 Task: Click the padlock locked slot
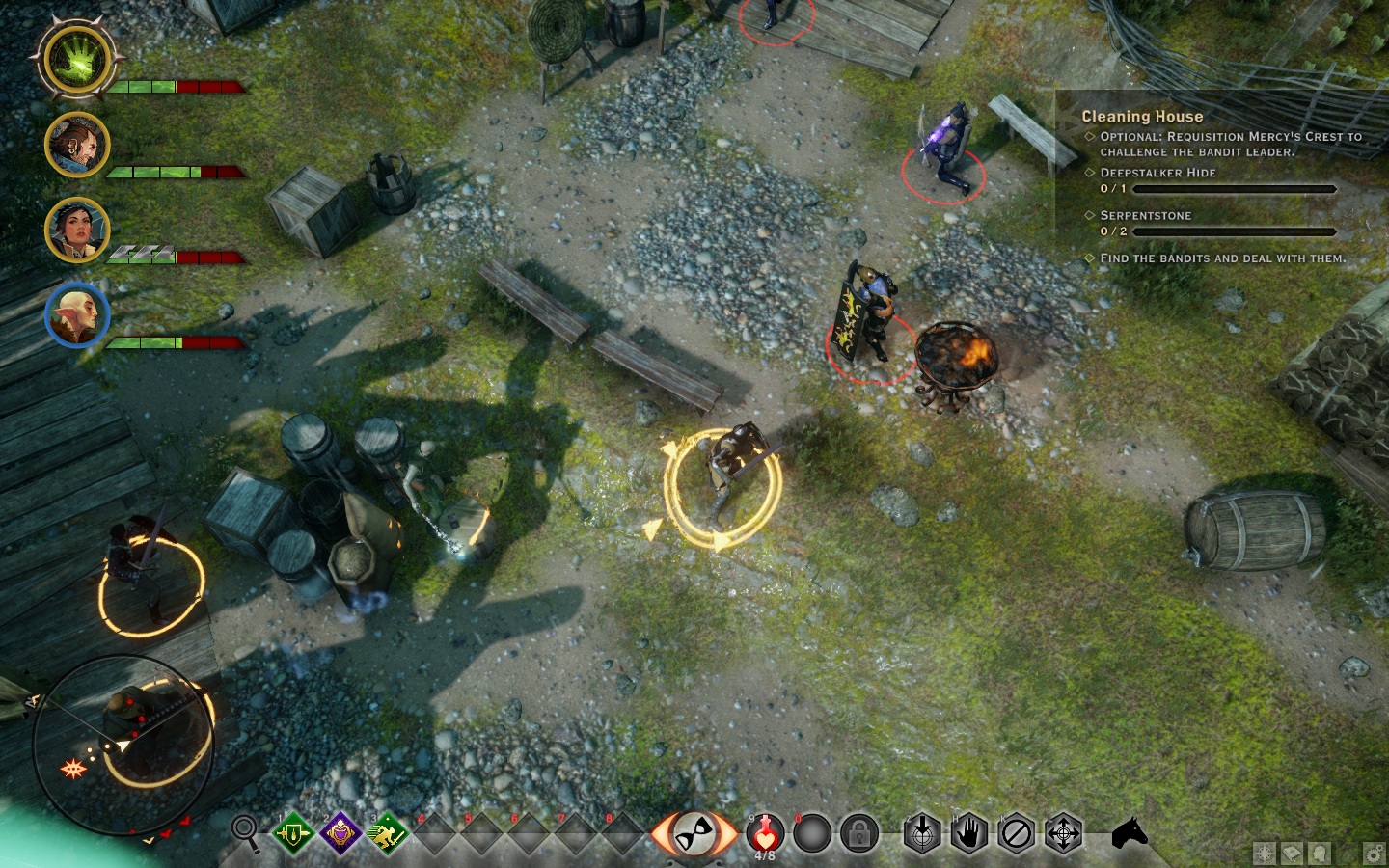coord(858,834)
